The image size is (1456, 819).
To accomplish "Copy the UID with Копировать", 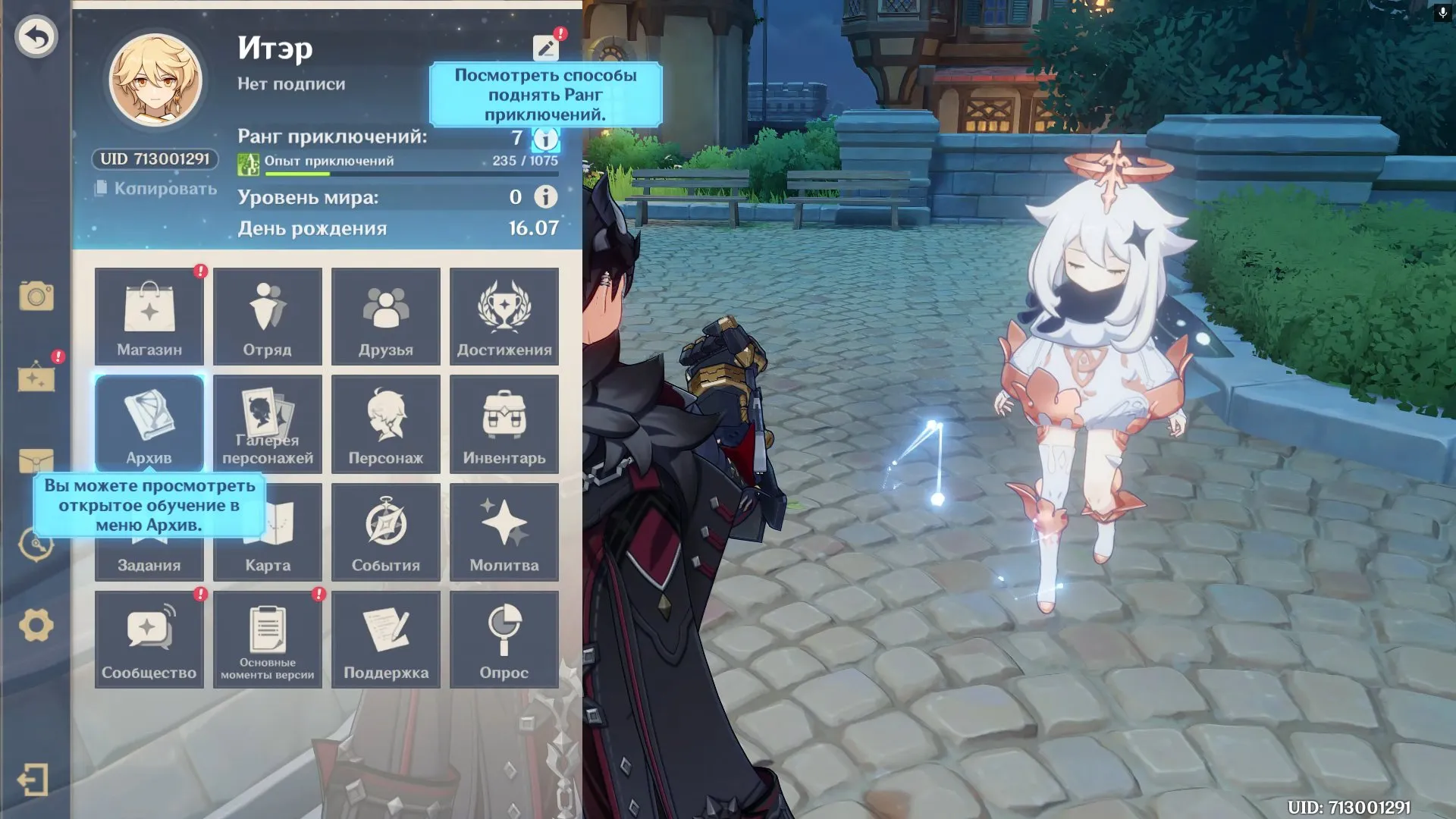I will pos(156,189).
